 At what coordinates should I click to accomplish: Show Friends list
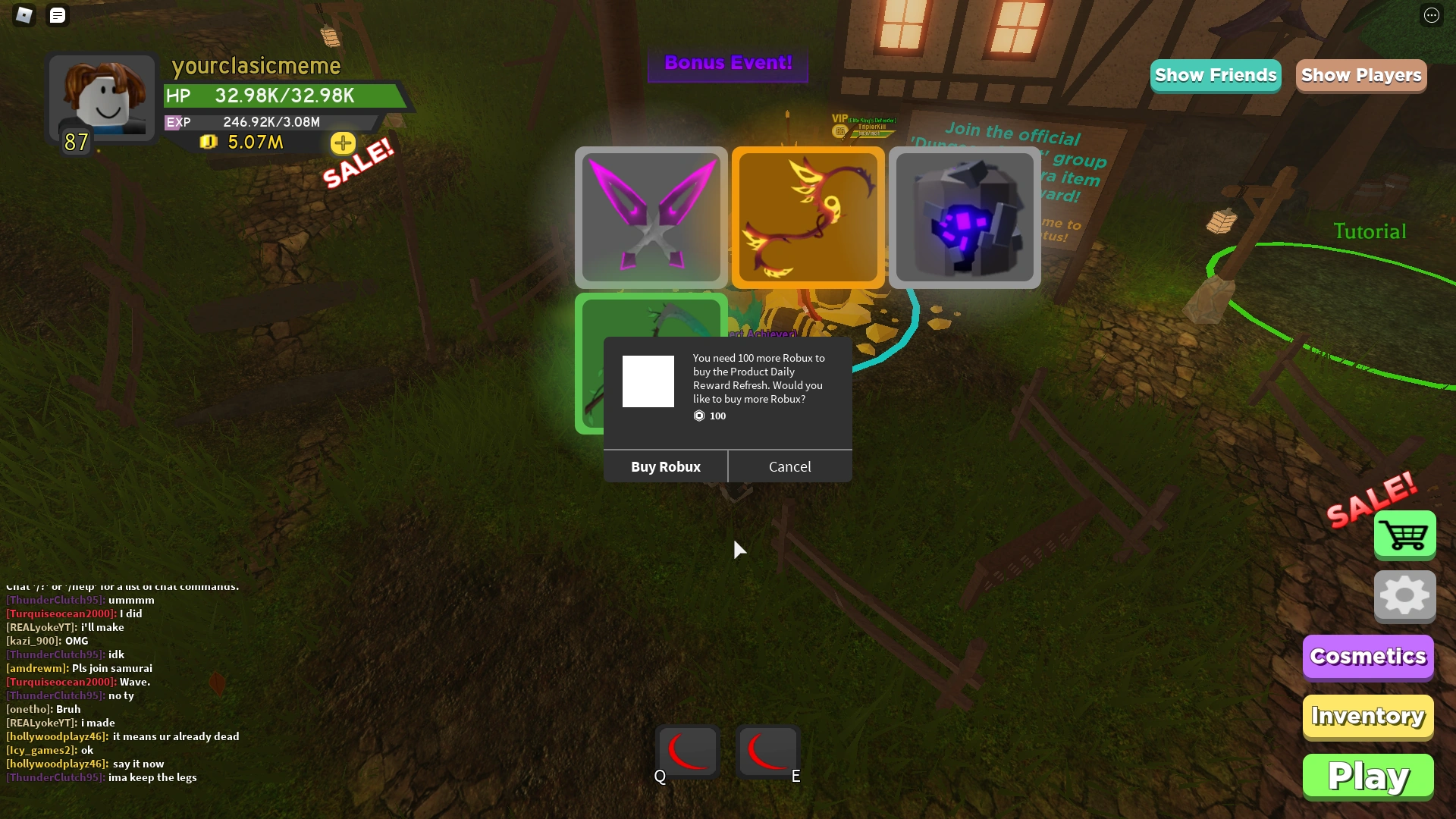point(1215,75)
